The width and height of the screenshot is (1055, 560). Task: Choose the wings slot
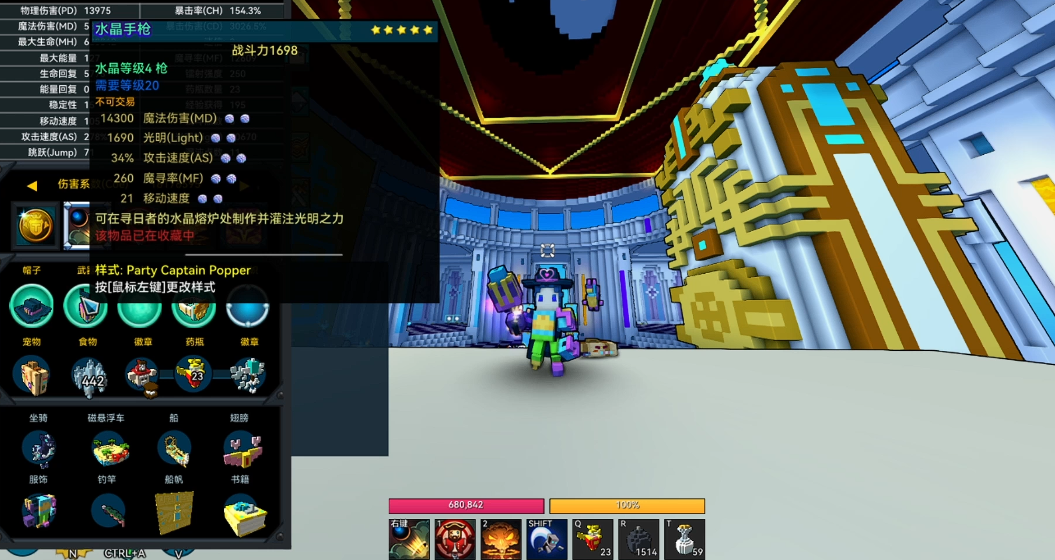(242, 449)
